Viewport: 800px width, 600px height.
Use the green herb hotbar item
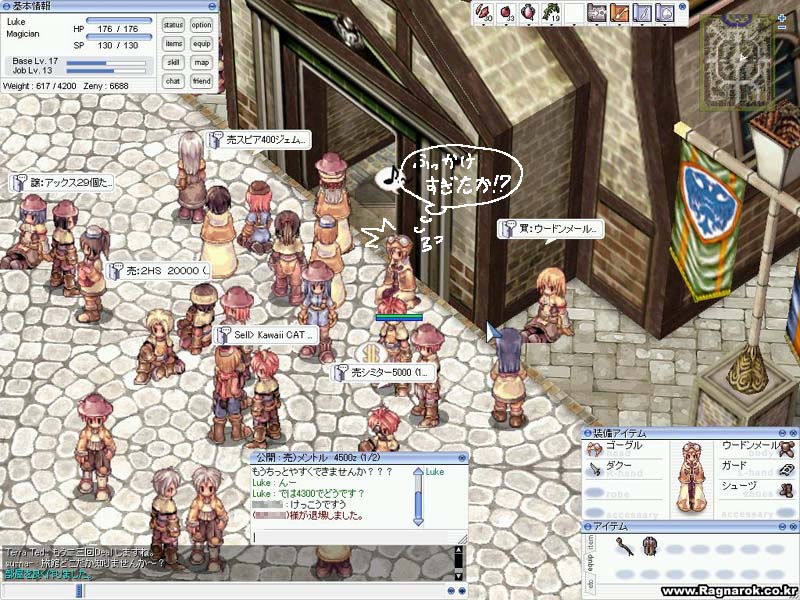click(x=549, y=13)
